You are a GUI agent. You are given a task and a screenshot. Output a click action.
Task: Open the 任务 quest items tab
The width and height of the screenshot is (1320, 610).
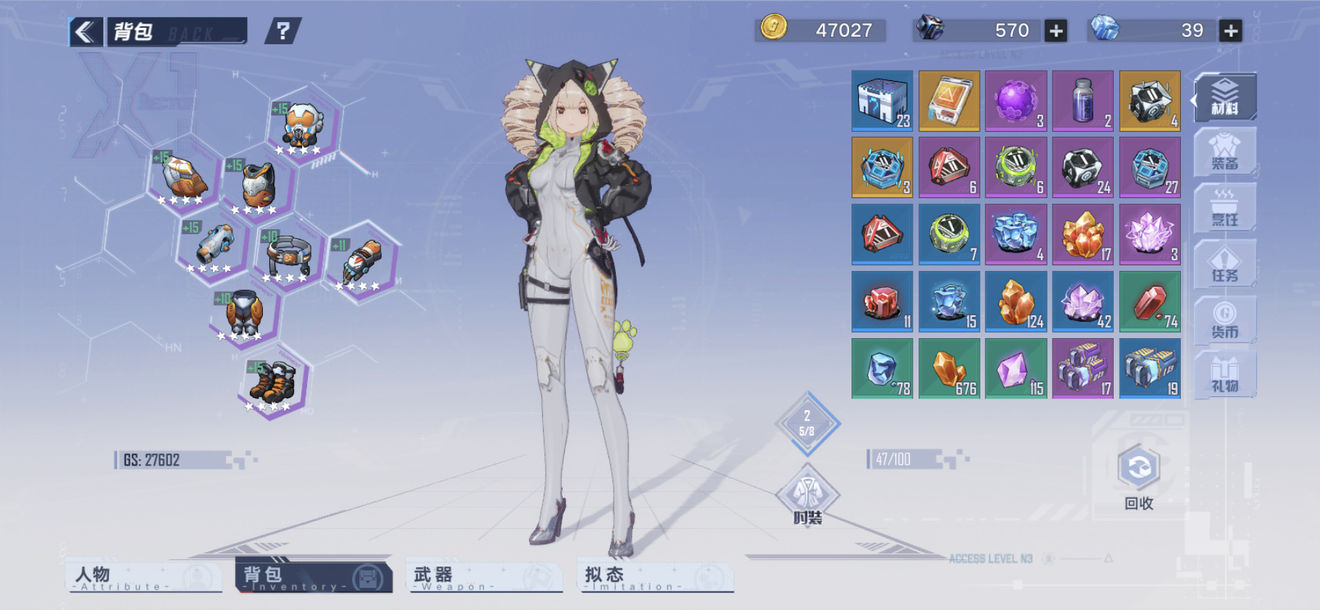click(x=1226, y=262)
